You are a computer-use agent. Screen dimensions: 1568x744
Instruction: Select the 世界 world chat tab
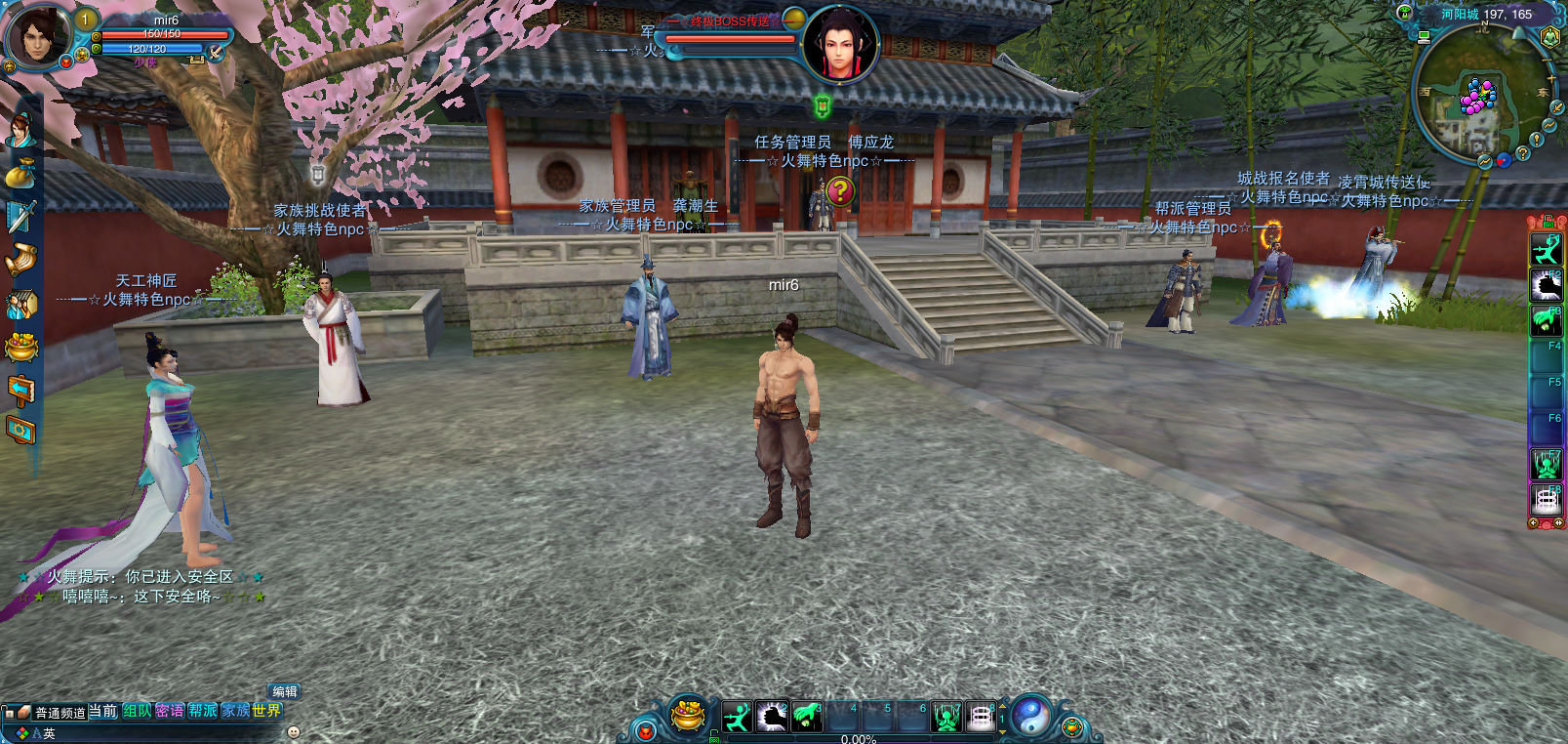[266, 712]
